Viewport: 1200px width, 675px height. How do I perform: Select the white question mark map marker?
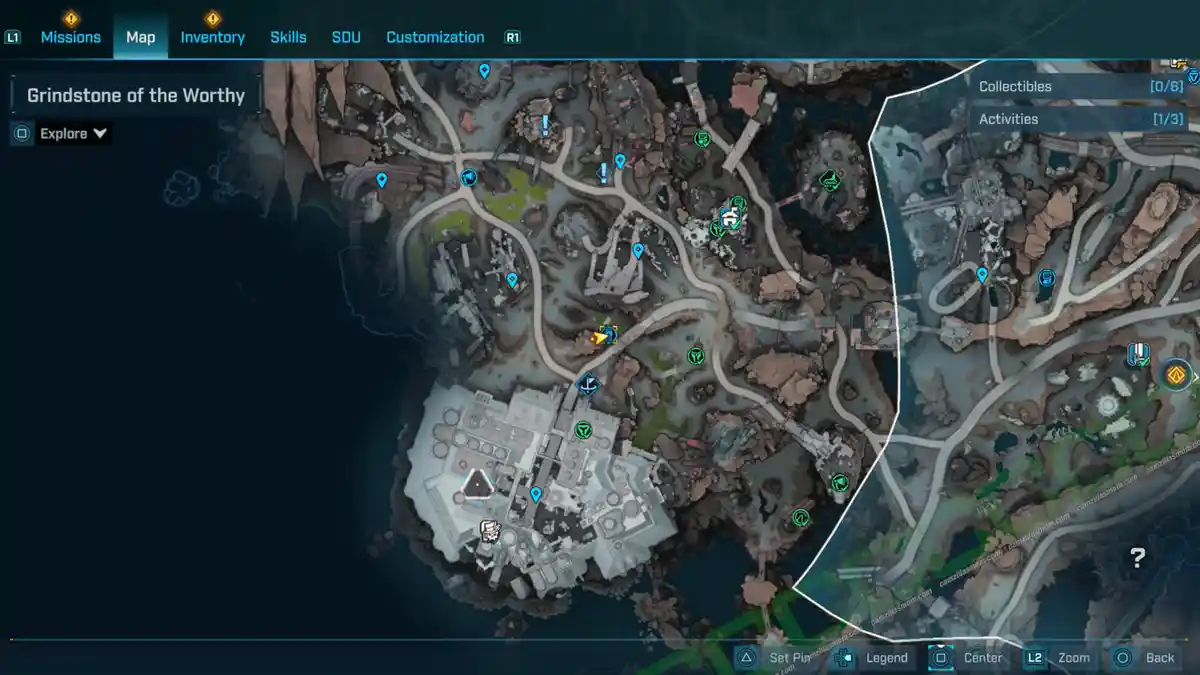1137,558
